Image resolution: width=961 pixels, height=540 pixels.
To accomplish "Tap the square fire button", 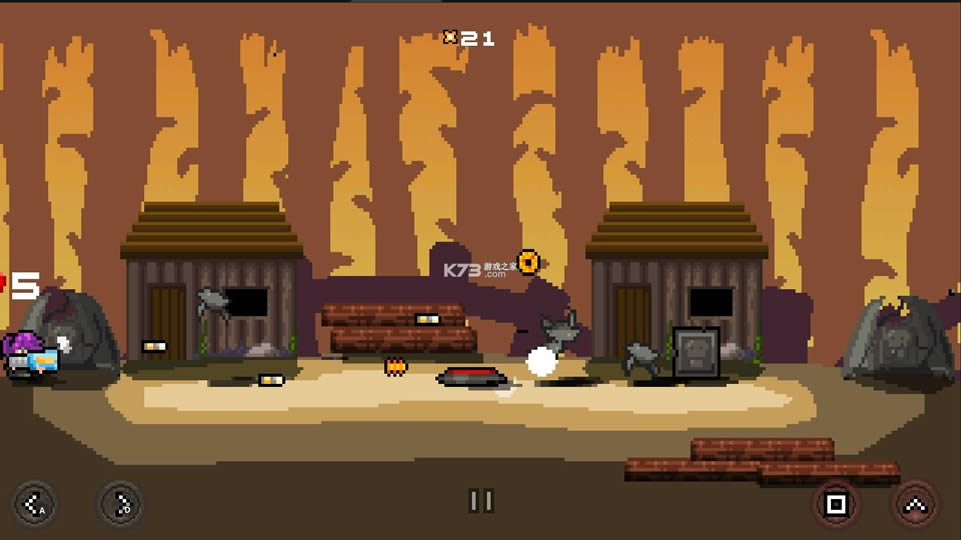I will tap(835, 504).
